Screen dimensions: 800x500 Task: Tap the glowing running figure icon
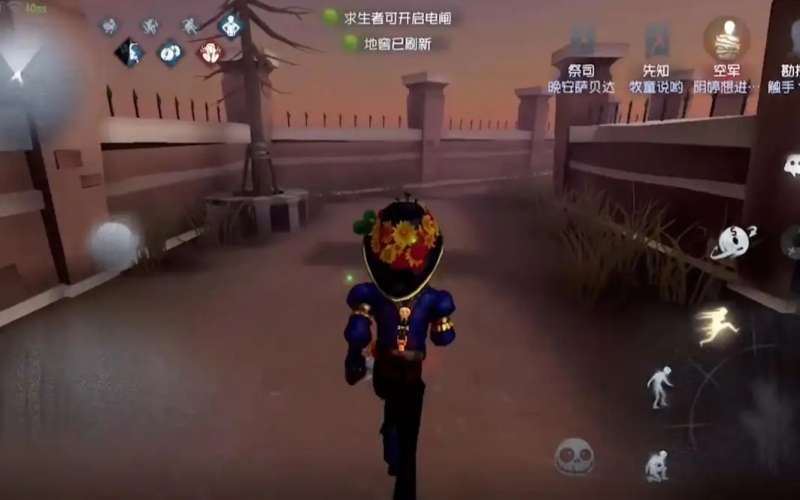coord(718,325)
